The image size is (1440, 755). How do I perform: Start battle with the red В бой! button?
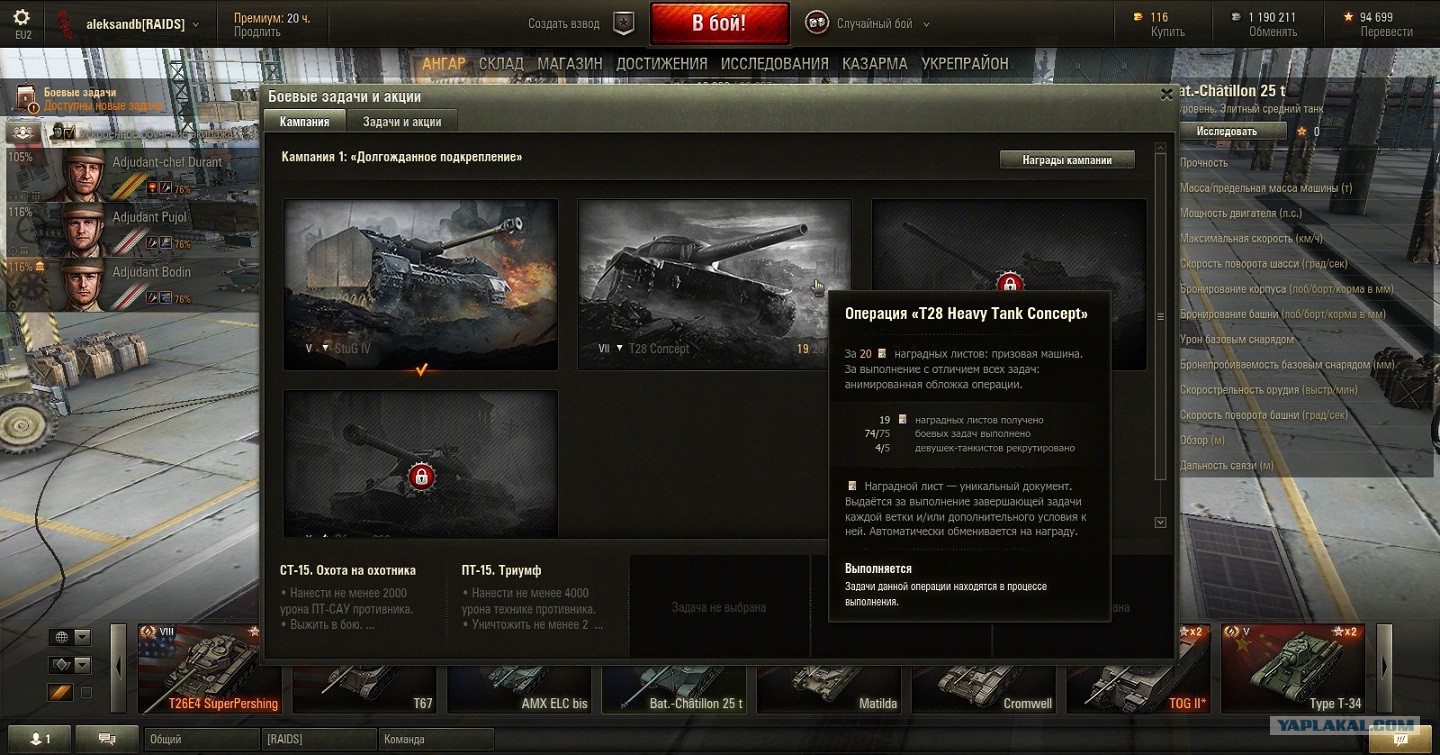click(x=719, y=24)
